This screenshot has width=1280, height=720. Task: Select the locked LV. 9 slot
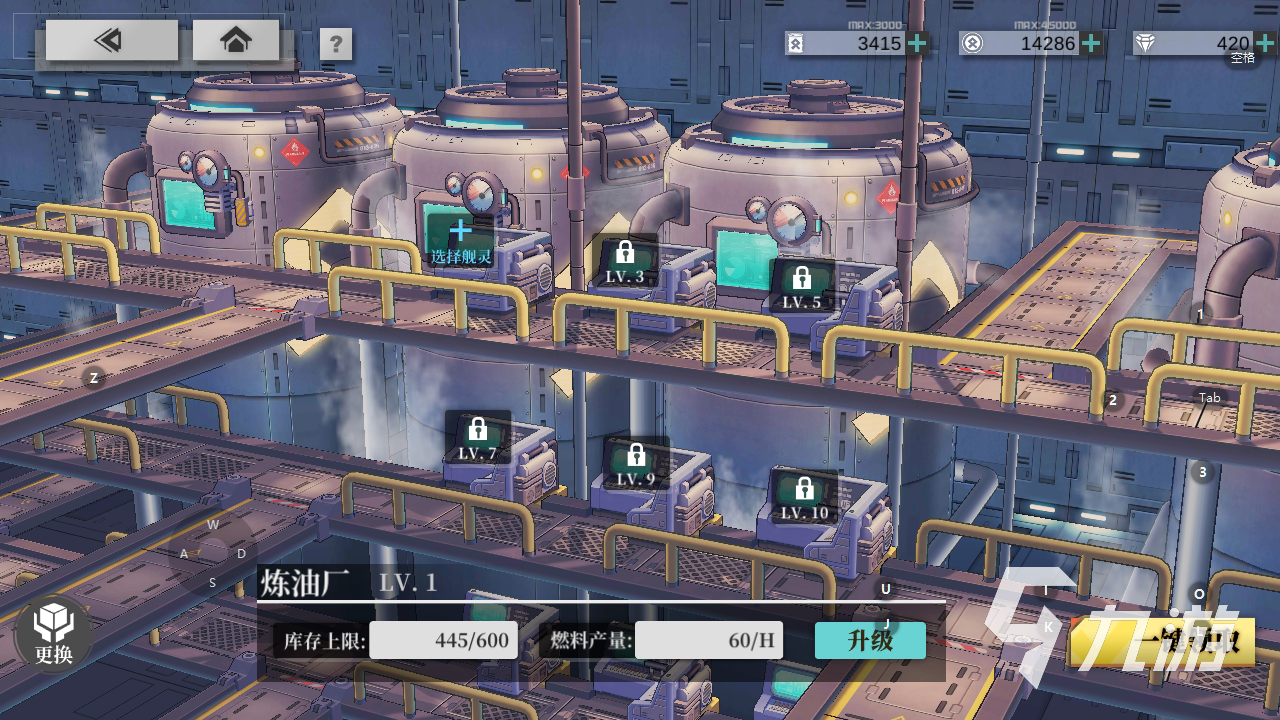[635, 464]
